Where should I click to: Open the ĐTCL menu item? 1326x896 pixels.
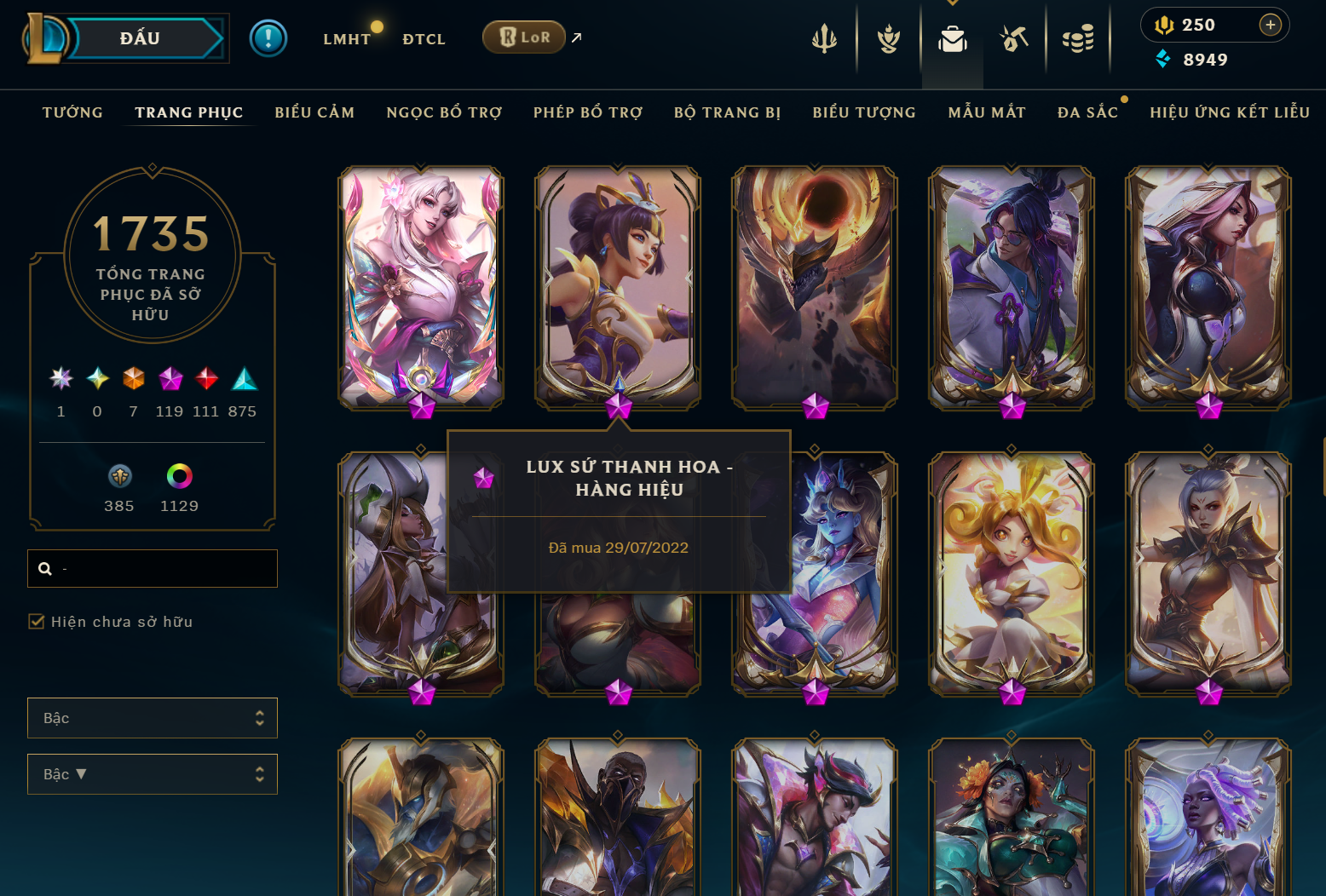tap(424, 38)
